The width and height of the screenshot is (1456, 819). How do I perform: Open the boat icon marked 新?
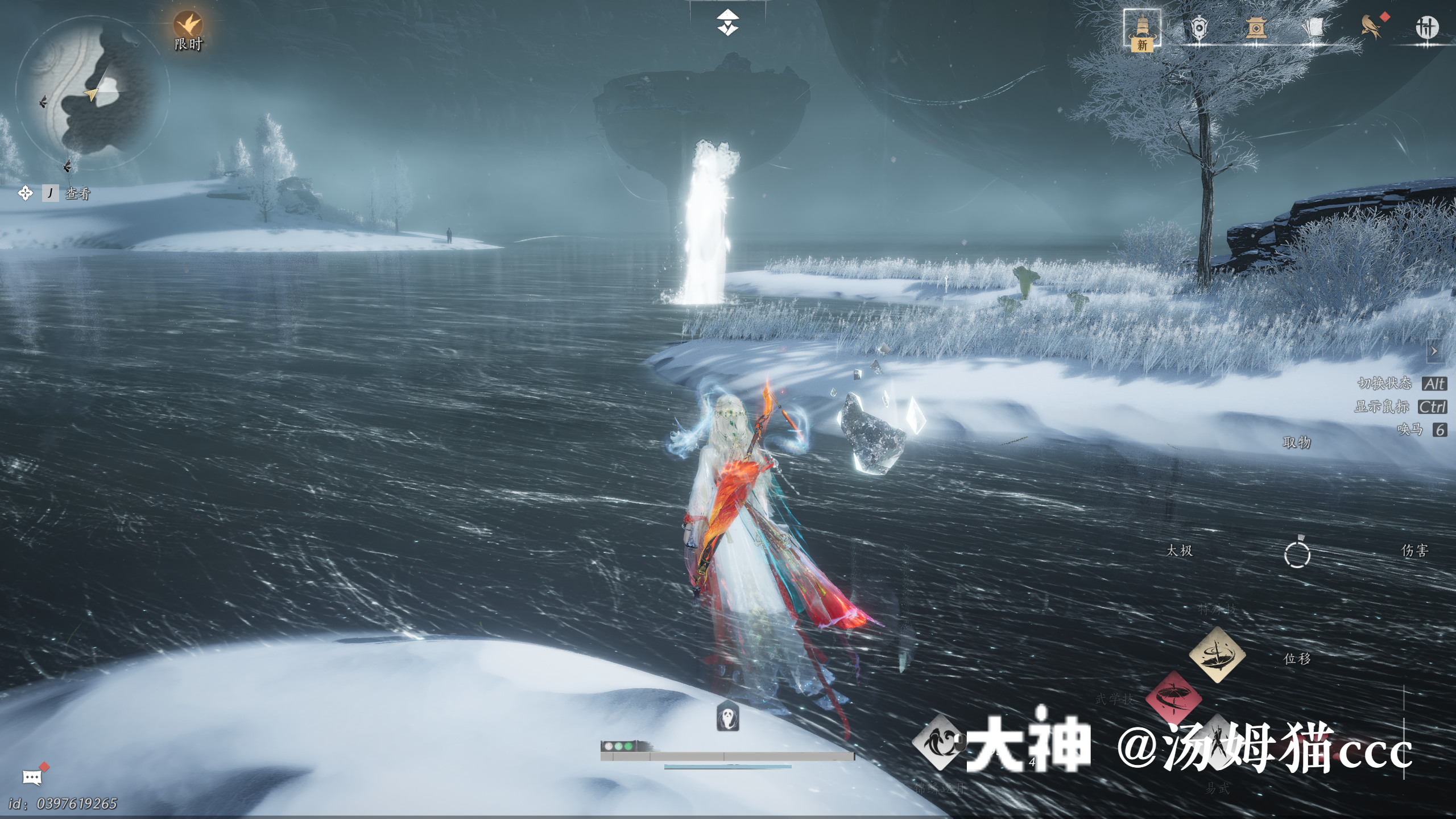[x=1142, y=29]
